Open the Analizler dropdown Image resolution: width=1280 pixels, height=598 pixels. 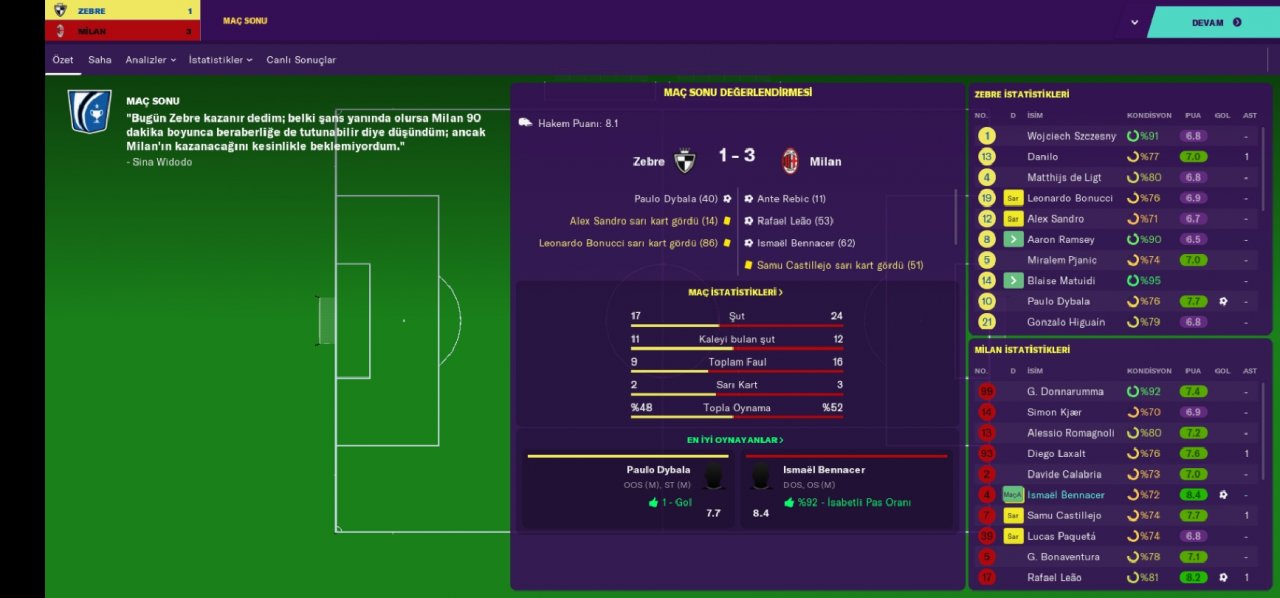[x=150, y=60]
